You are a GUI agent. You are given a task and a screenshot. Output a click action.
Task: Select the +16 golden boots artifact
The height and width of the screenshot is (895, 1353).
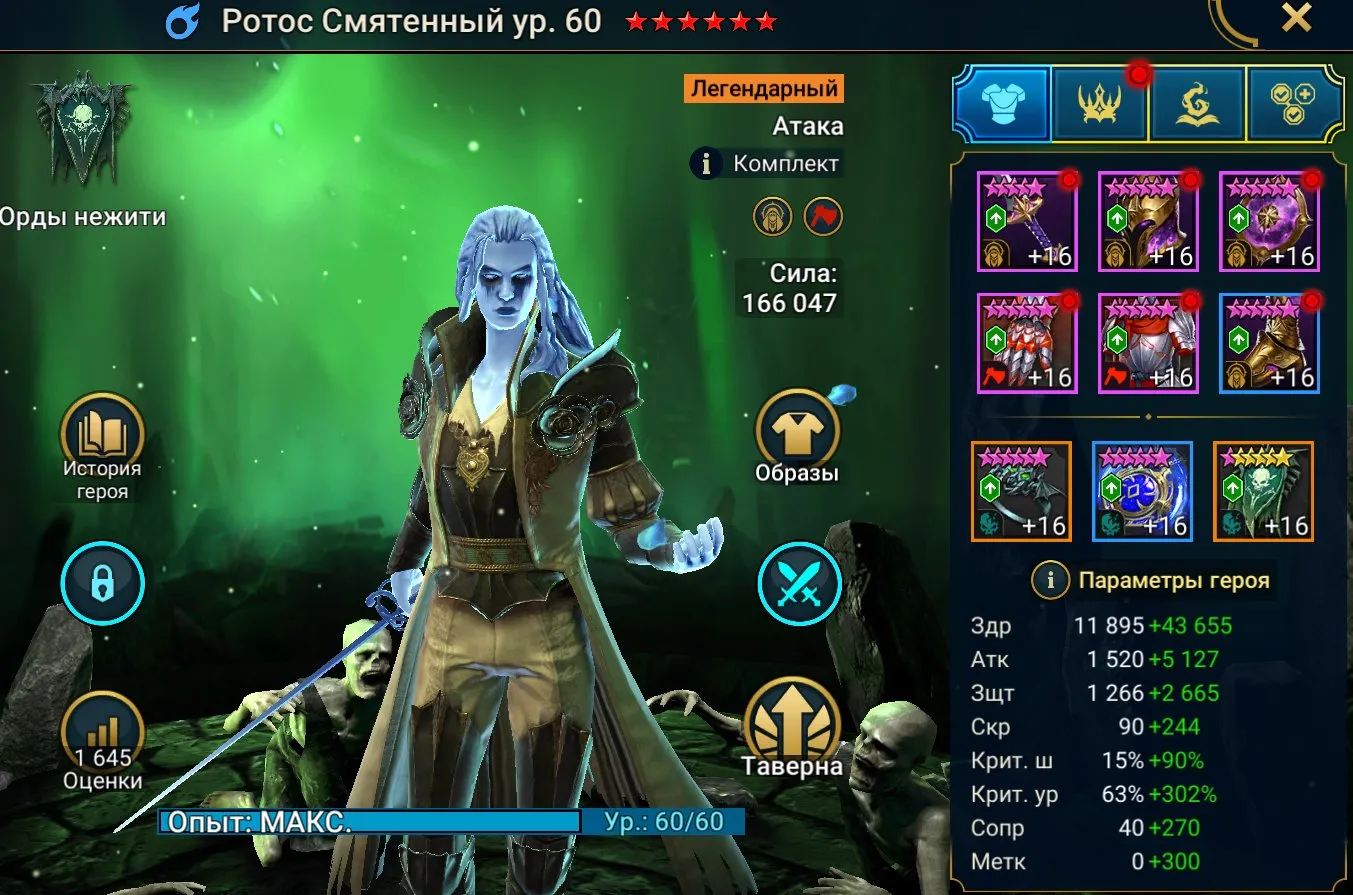point(1269,343)
